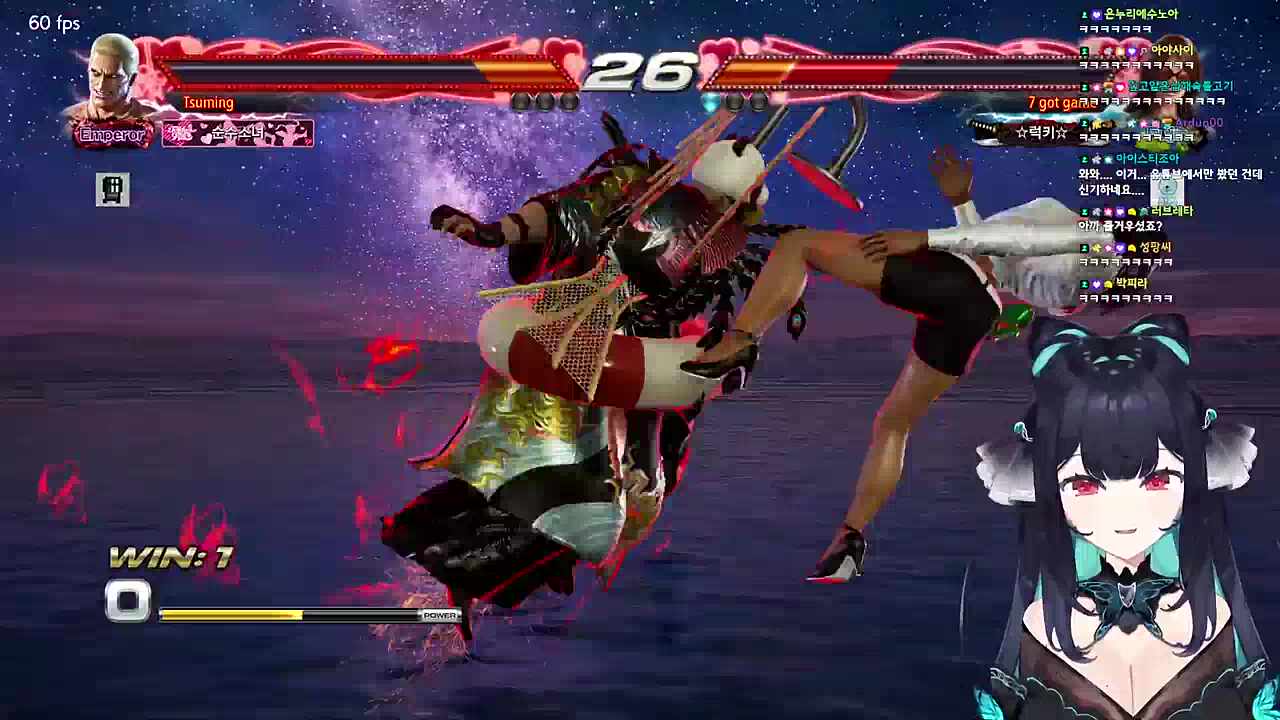Toggle the pink flower badge near Ardun00

(1142, 124)
